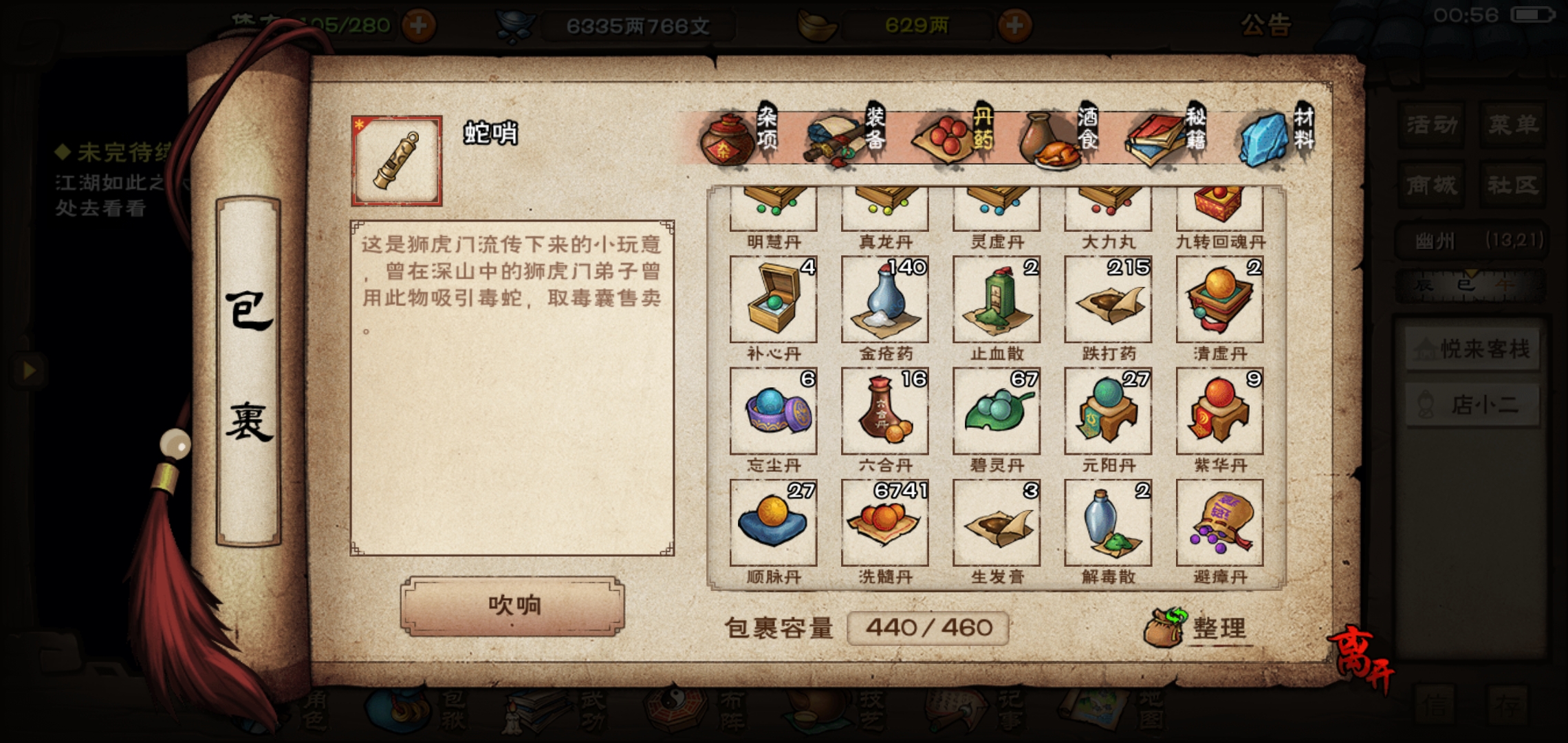
Task: Select the 止血散 item slot
Action: tap(996, 300)
